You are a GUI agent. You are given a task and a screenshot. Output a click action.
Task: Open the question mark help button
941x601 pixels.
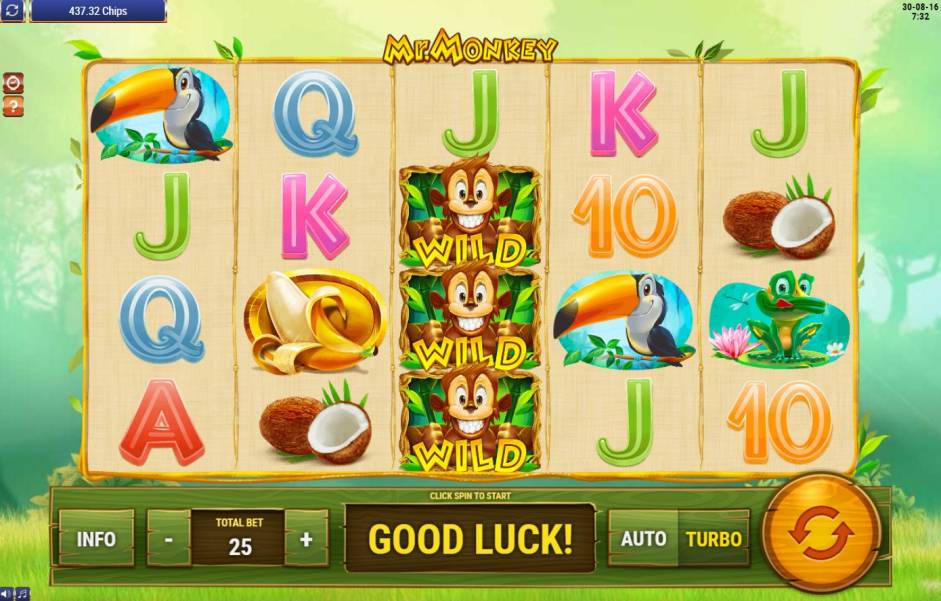click(14, 105)
